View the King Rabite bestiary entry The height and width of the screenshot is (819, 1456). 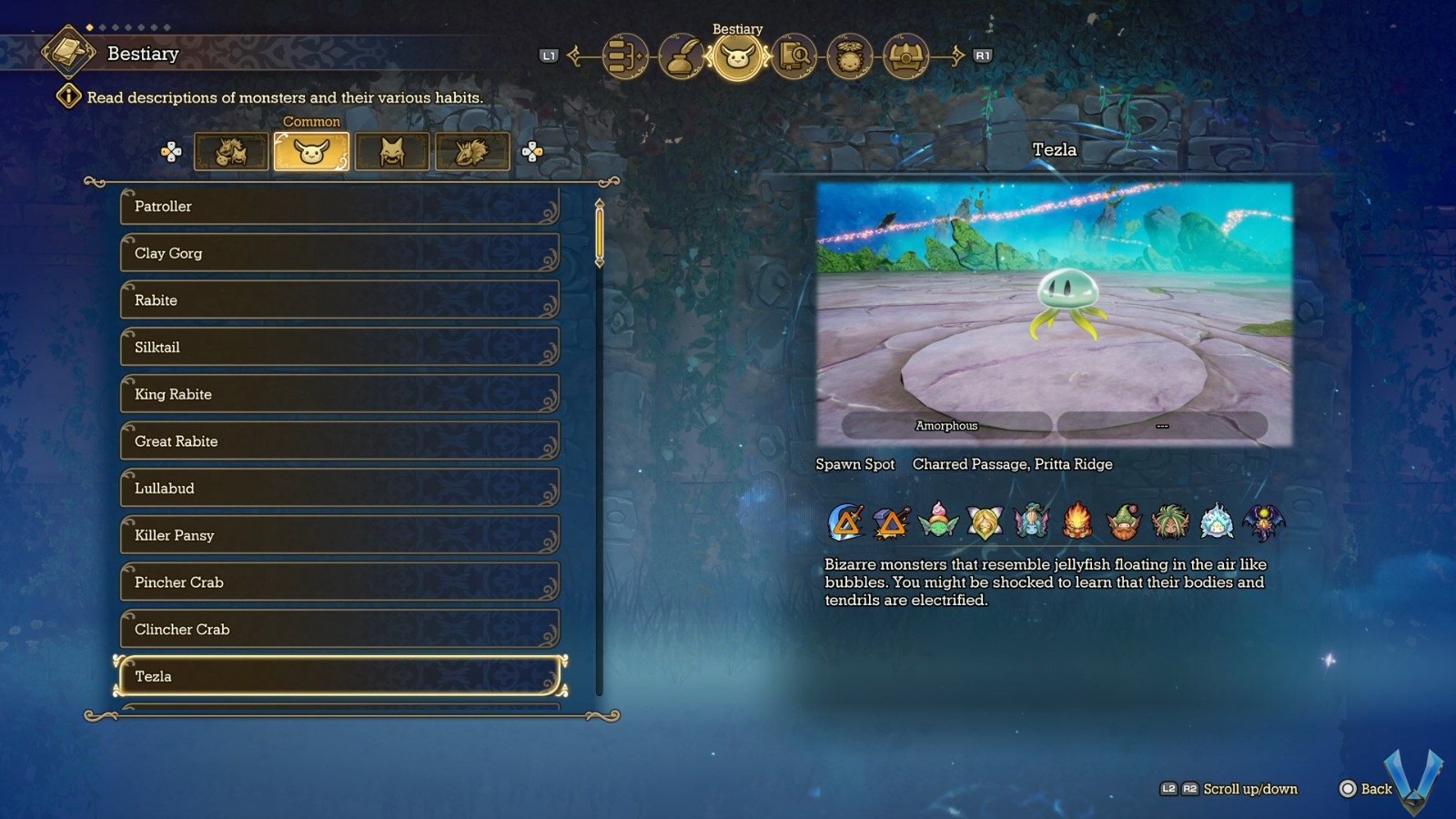tap(339, 394)
